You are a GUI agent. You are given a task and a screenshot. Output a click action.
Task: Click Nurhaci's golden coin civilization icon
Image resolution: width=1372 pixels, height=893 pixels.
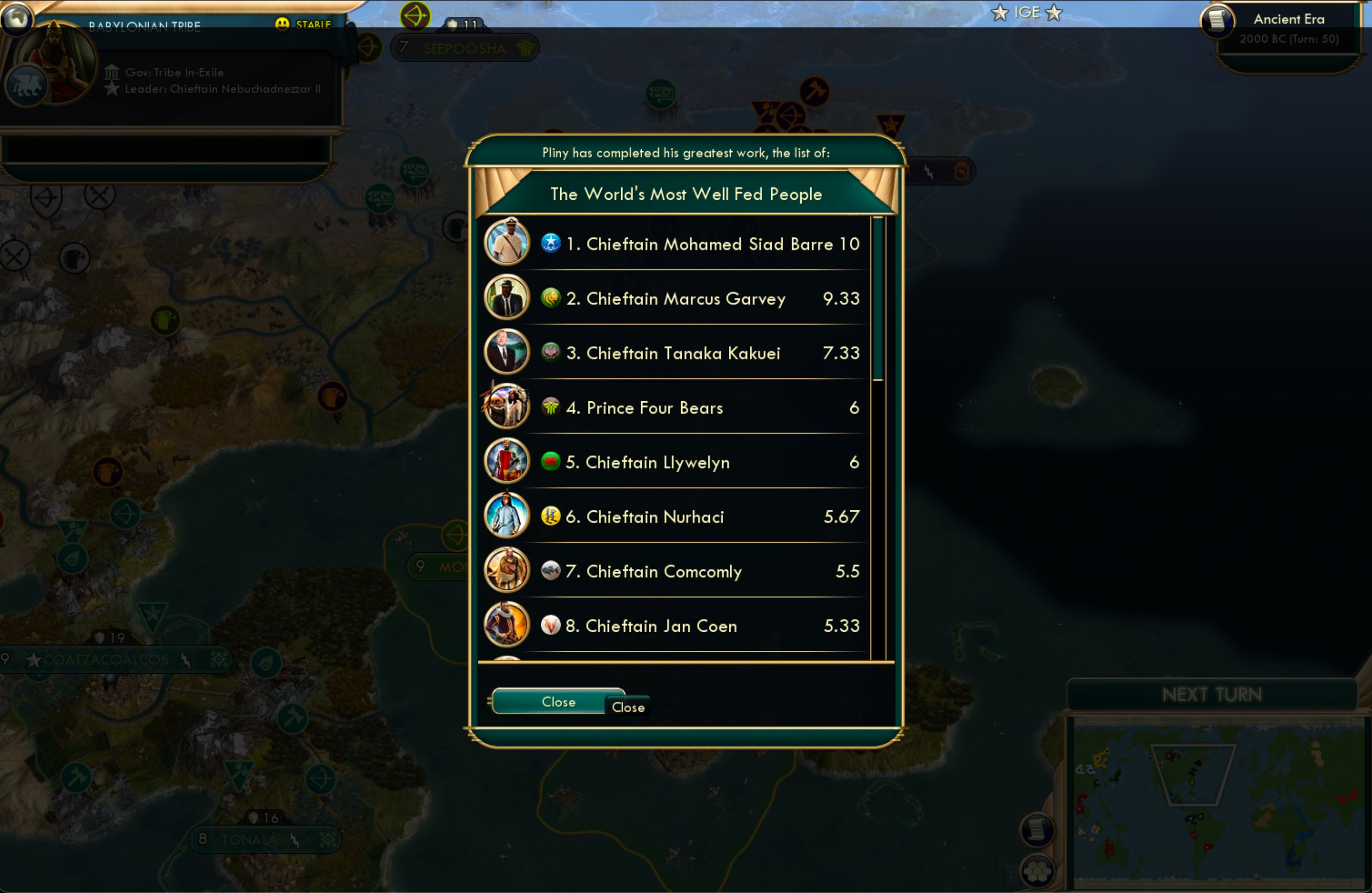click(551, 517)
